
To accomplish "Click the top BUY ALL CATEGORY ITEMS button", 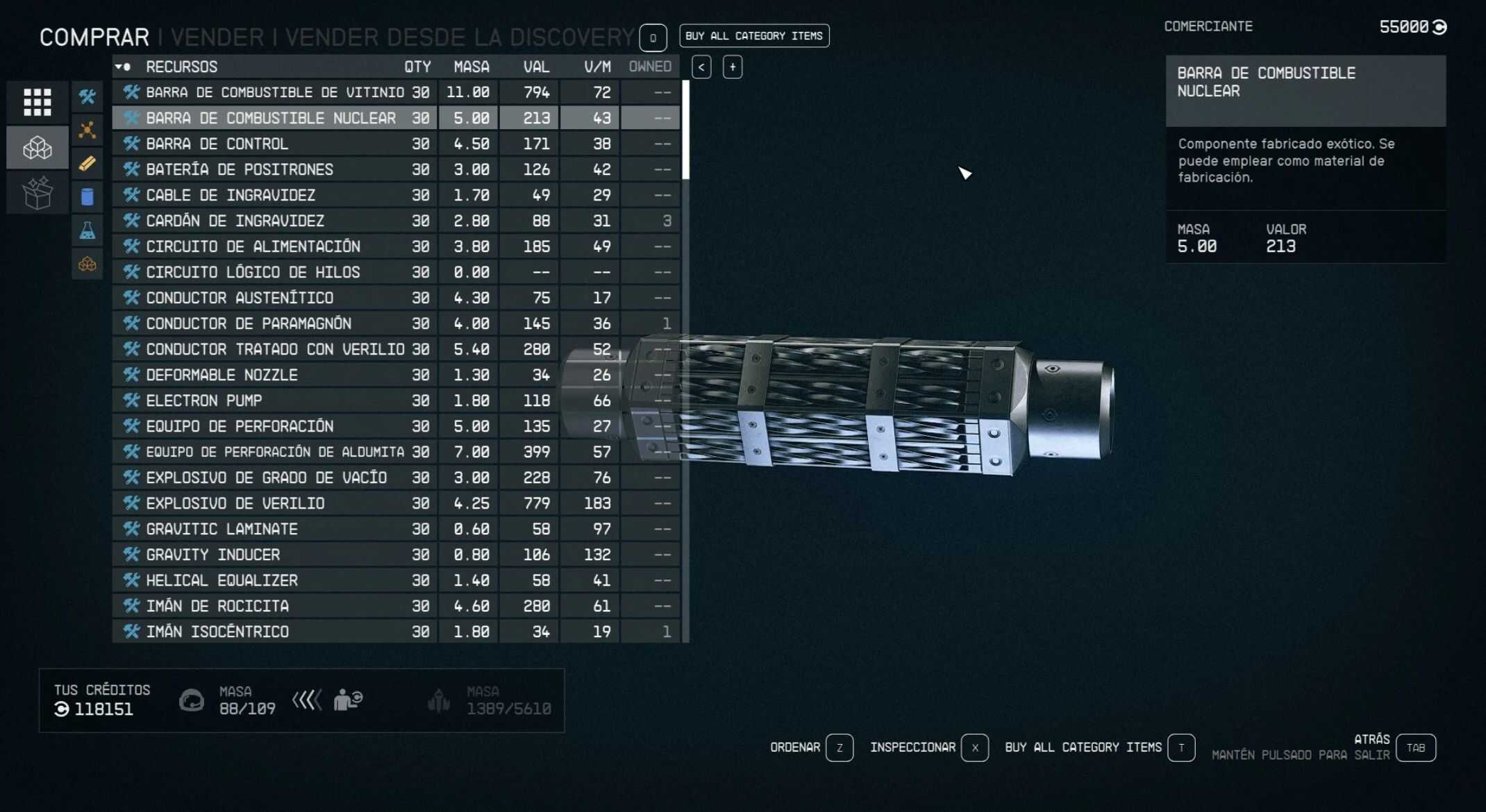I will click(x=753, y=36).
